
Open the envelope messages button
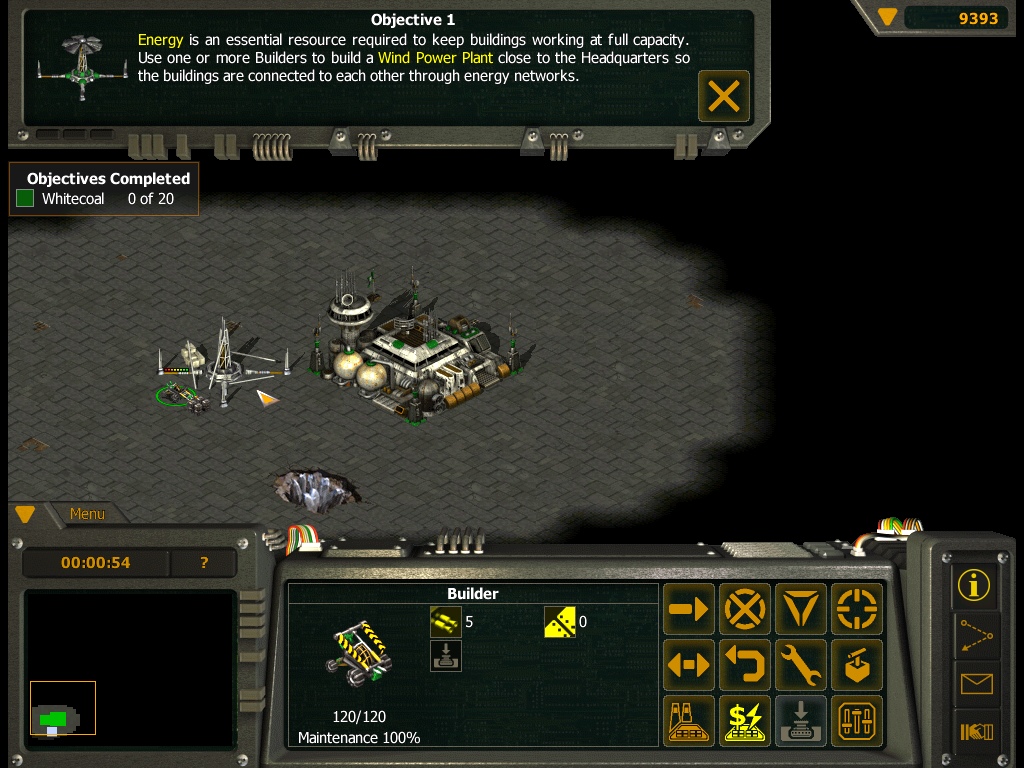[975, 684]
